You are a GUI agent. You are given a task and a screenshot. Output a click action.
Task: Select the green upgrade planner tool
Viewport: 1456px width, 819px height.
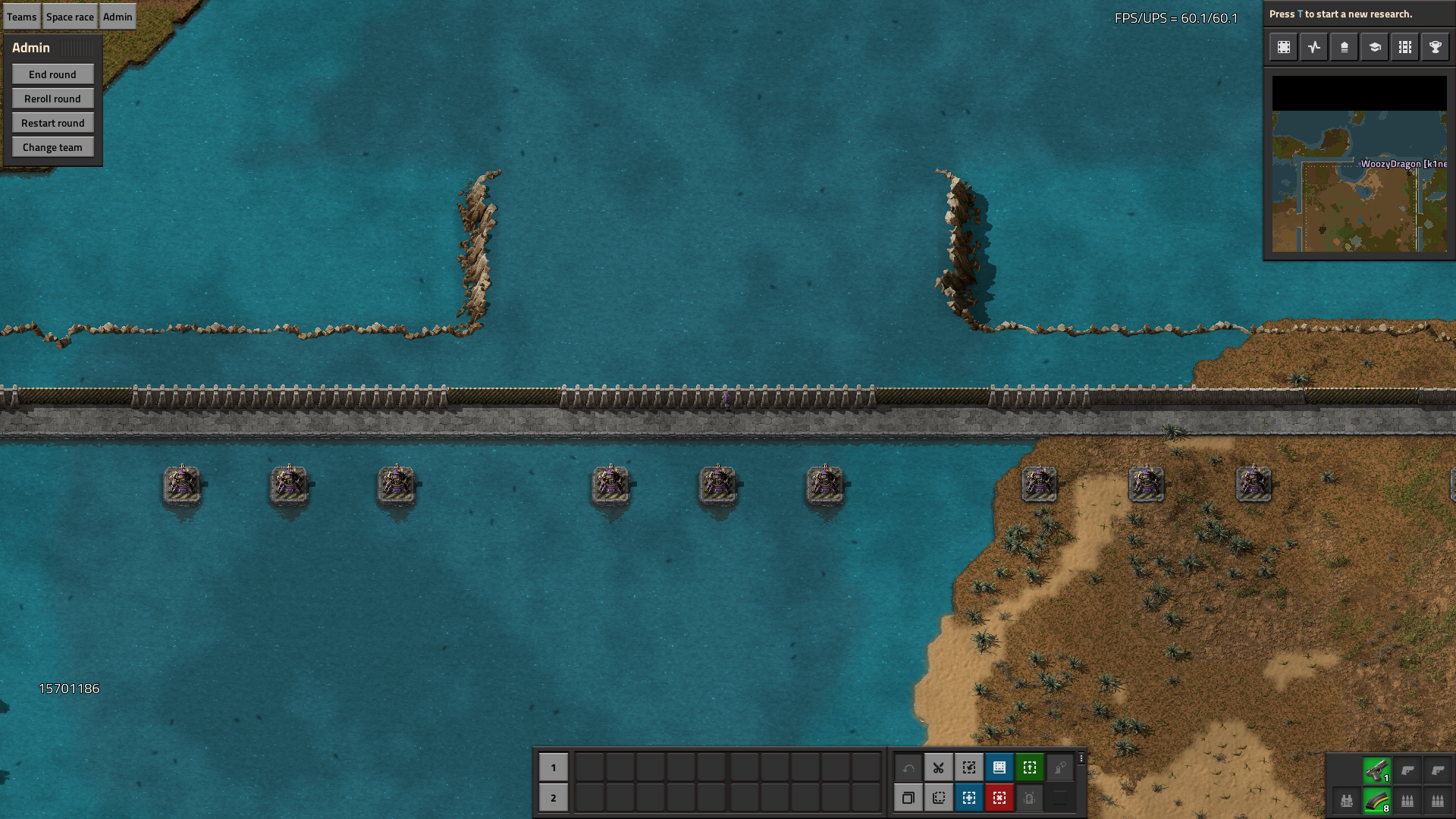pos(1029,767)
